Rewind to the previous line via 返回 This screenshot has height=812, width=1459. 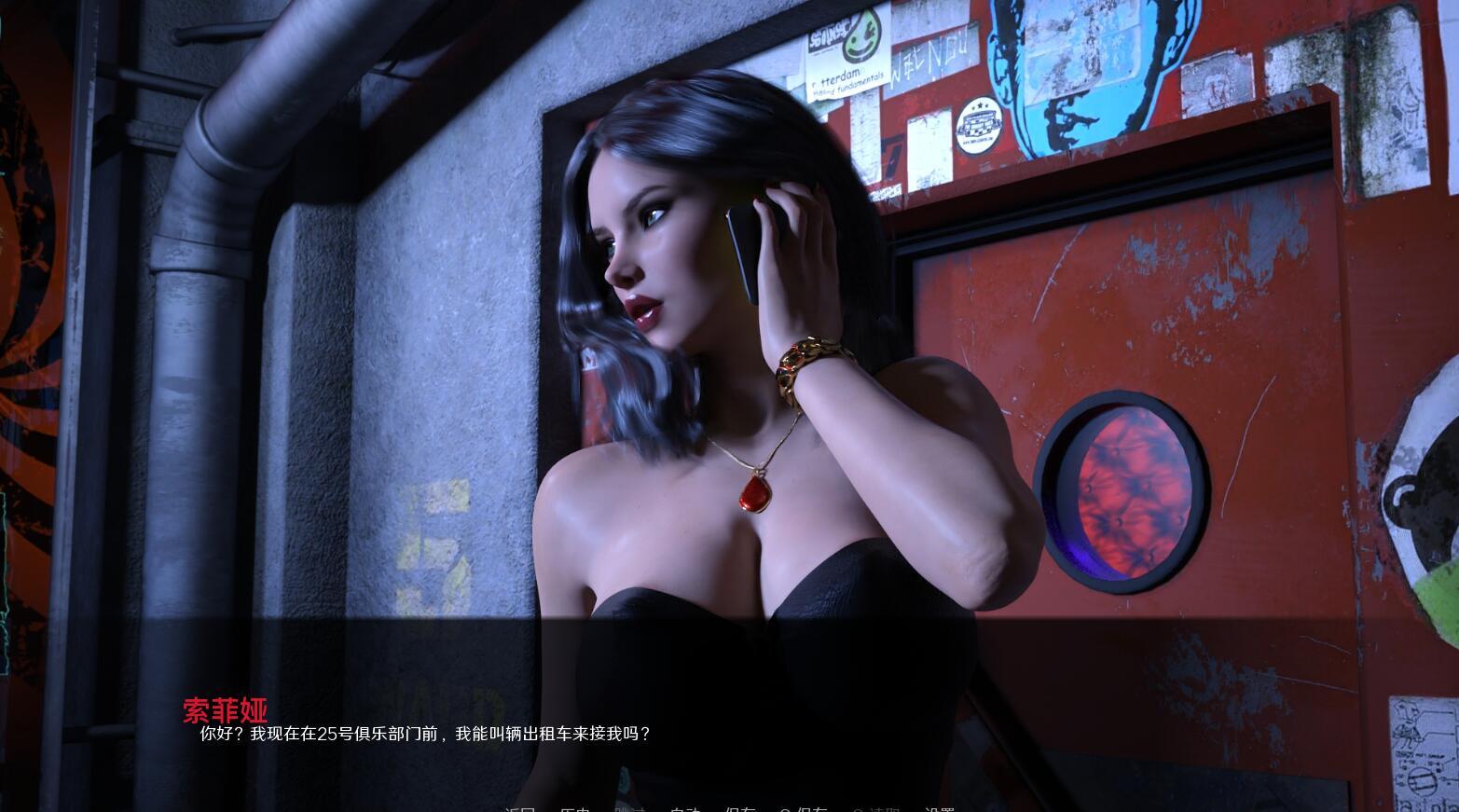pos(520,807)
